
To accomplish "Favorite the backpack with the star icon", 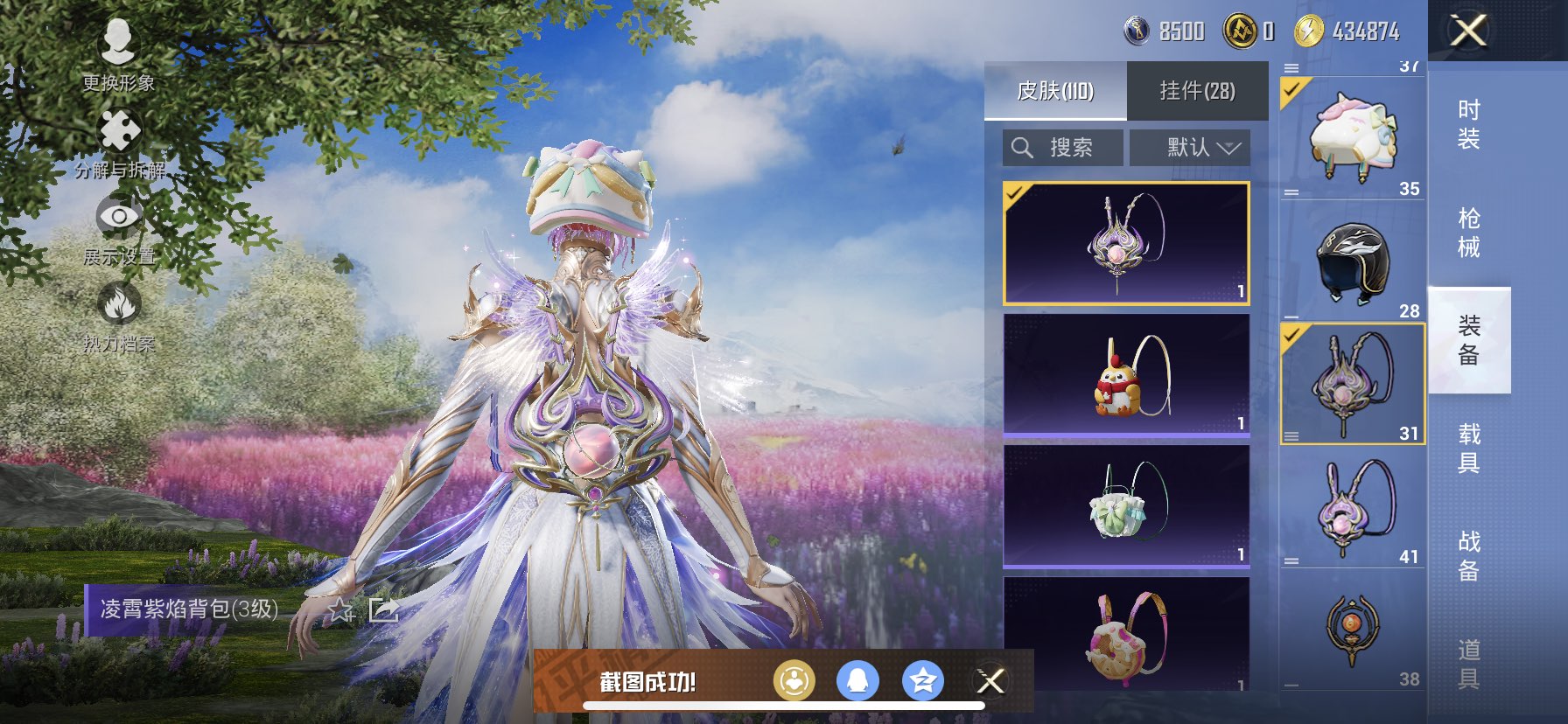I will coord(340,609).
